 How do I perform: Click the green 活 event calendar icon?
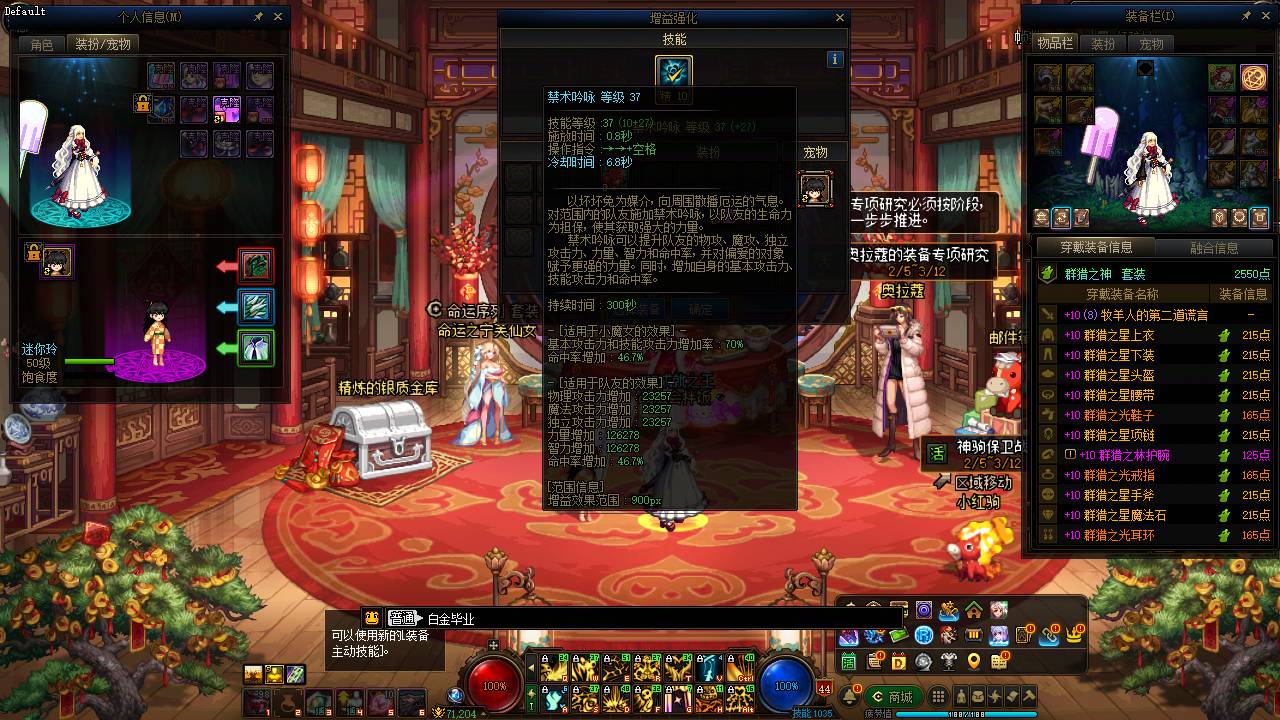pos(848,661)
